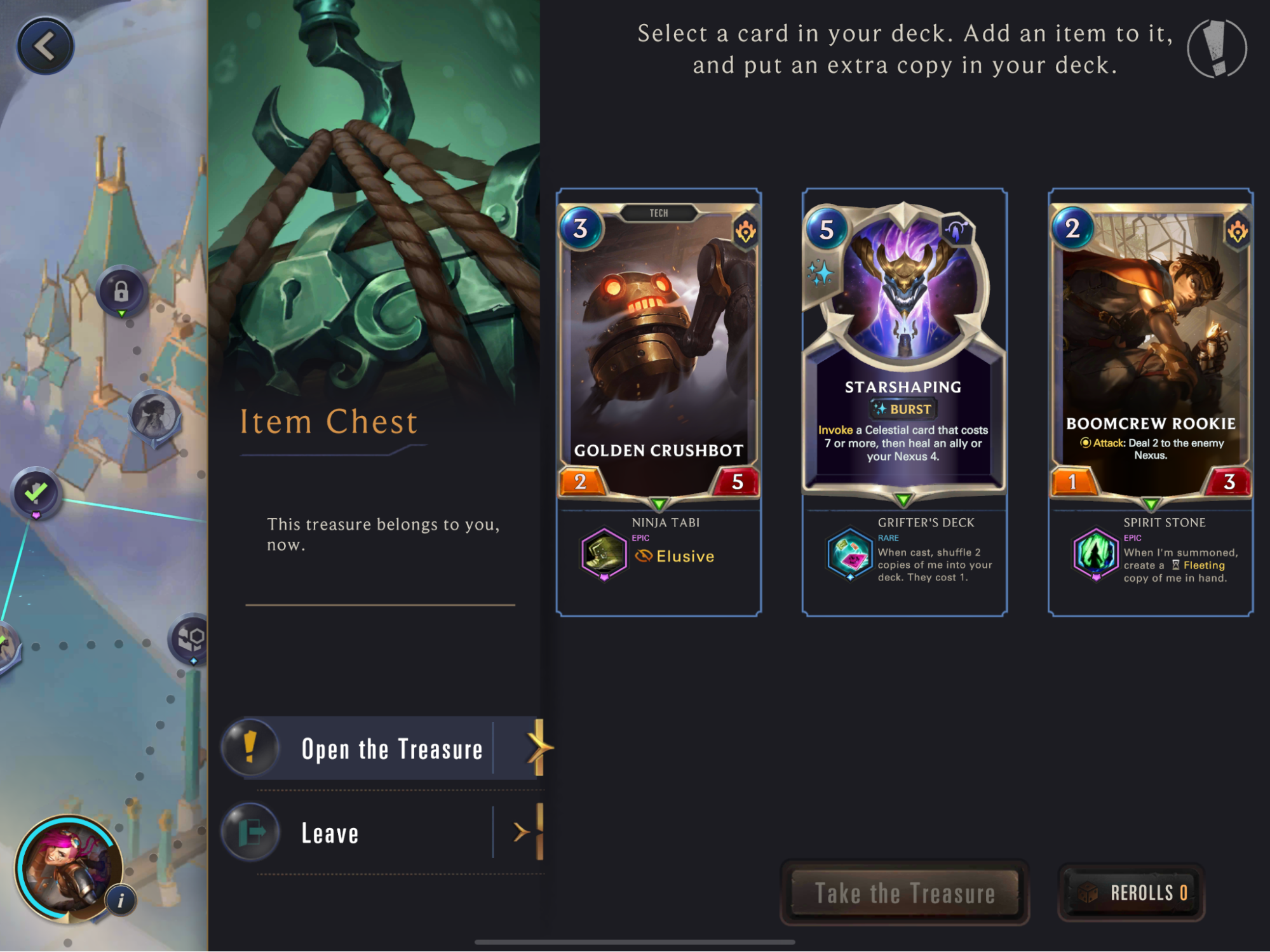The height and width of the screenshot is (952, 1270).
Task: Inspect the Grifter's Deck item icon
Action: pyautogui.click(x=849, y=554)
